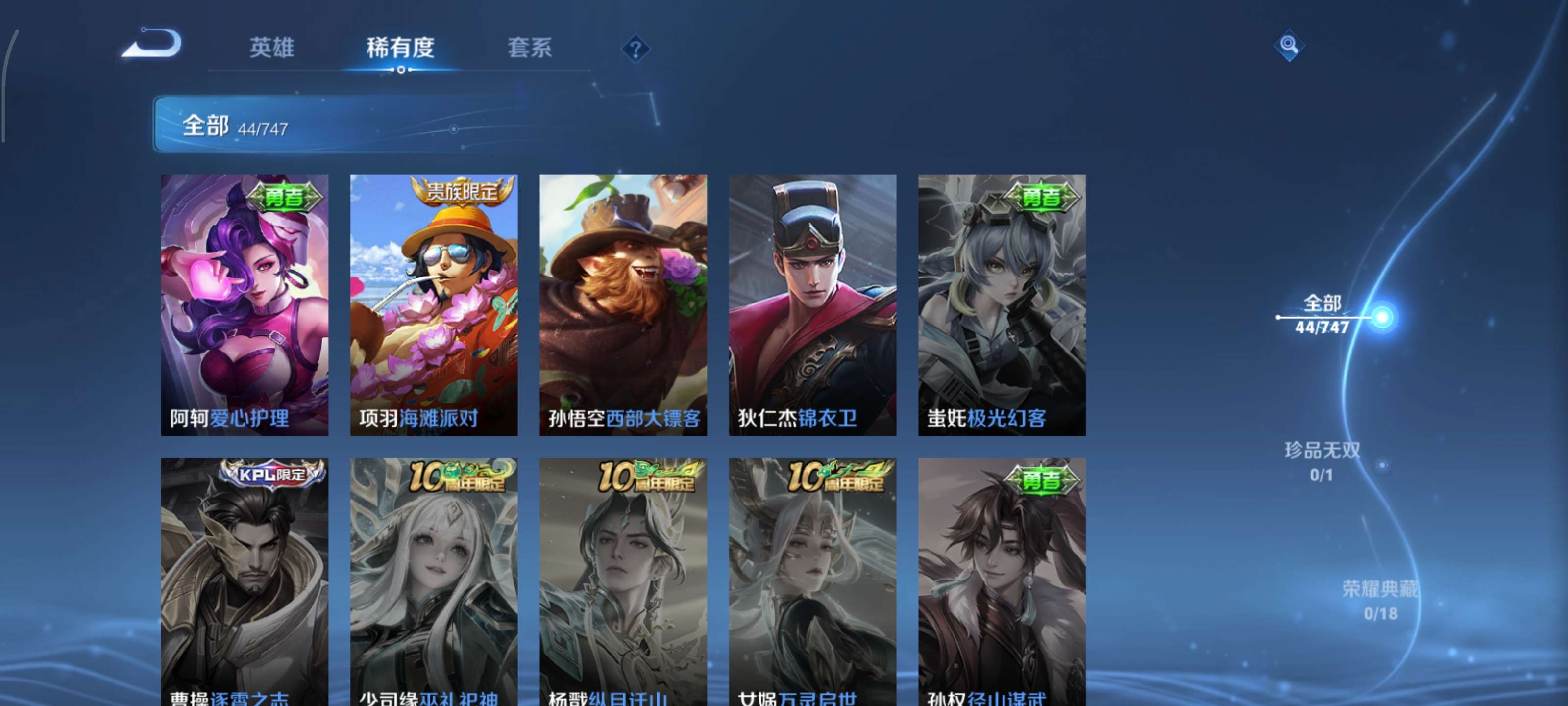The width and height of the screenshot is (1568, 706).
Task: Open the 全部 44/747 filter bar
Action: pyautogui.click(x=244, y=126)
